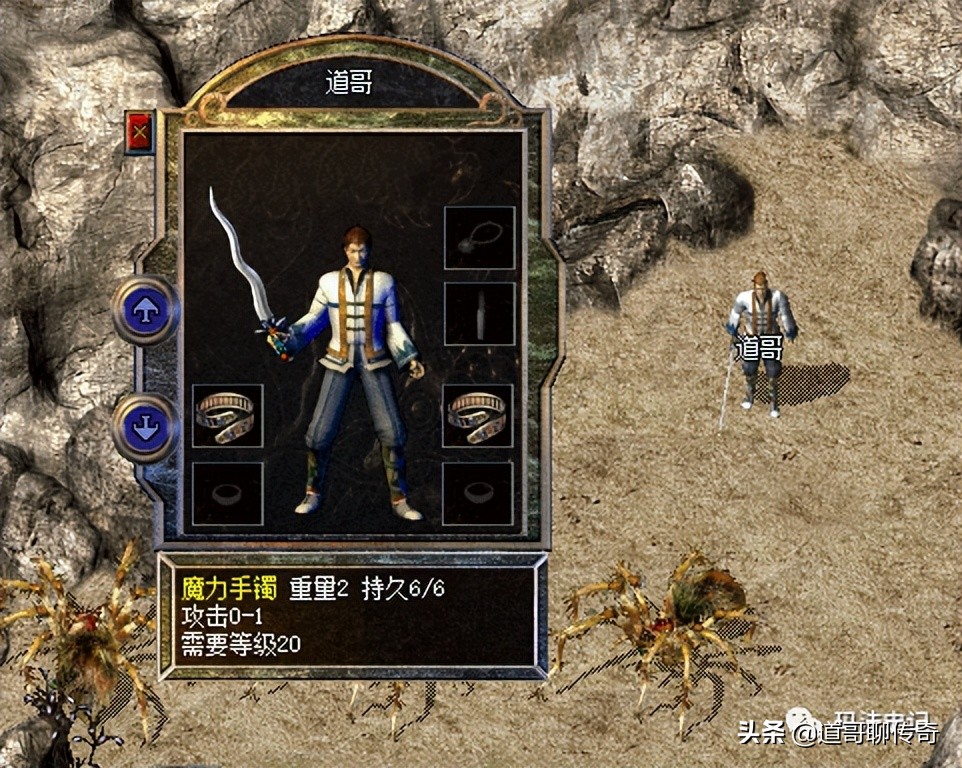Select the candle-shaped equipment slot
This screenshot has height=768, width=962.
pos(479,314)
